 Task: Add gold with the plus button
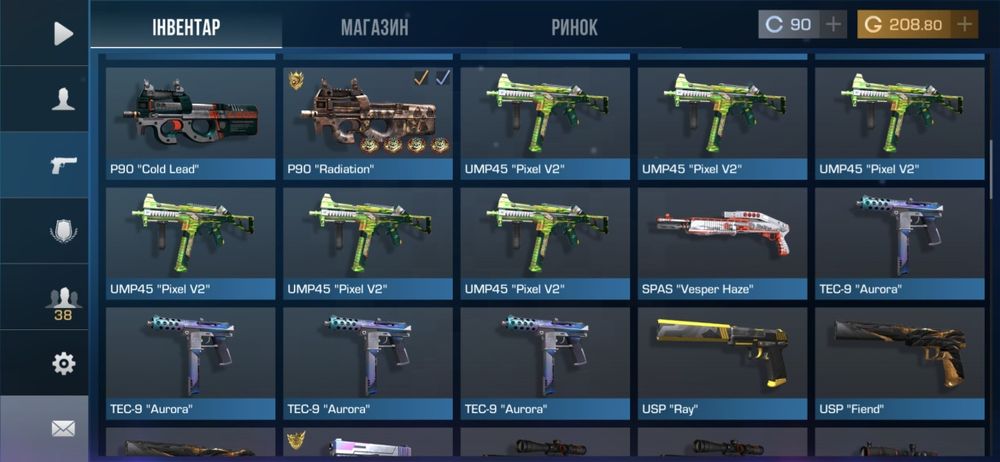[x=965, y=24]
